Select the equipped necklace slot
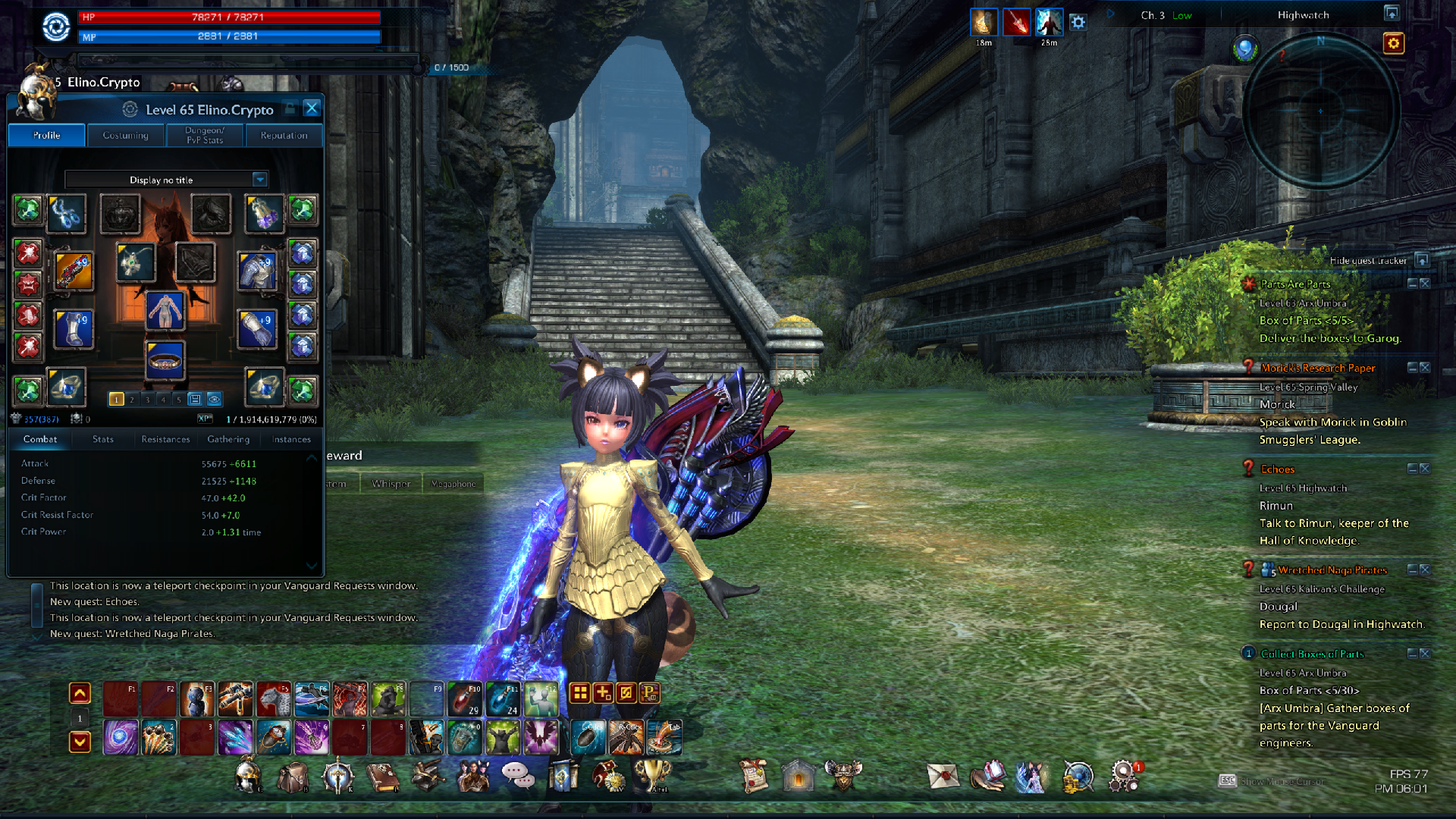 [135, 262]
